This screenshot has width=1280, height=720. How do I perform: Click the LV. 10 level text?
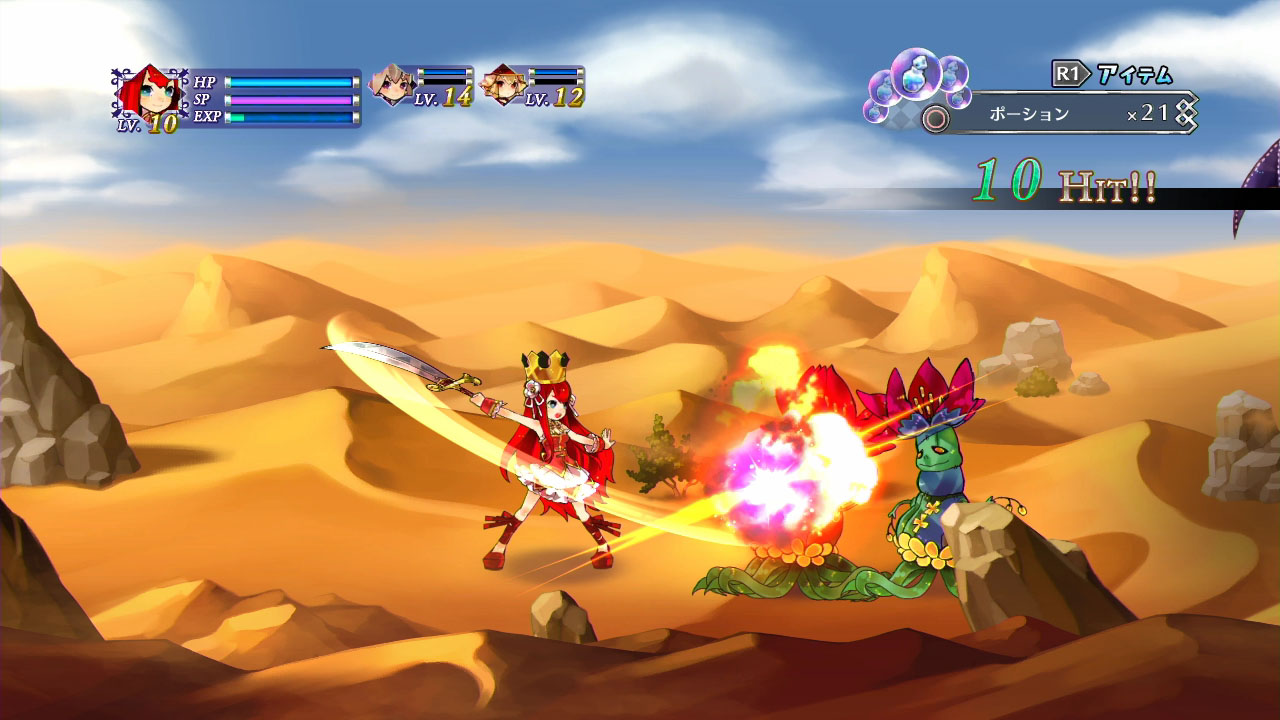pos(147,124)
